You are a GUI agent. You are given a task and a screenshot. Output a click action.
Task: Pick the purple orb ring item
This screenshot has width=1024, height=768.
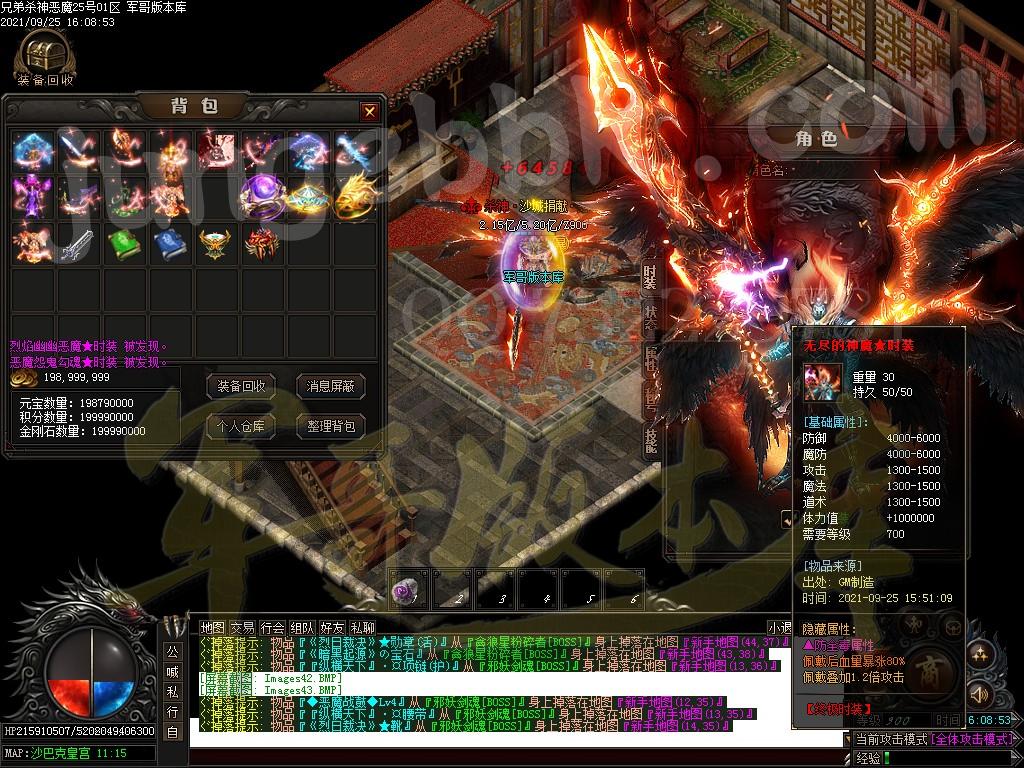(x=261, y=195)
